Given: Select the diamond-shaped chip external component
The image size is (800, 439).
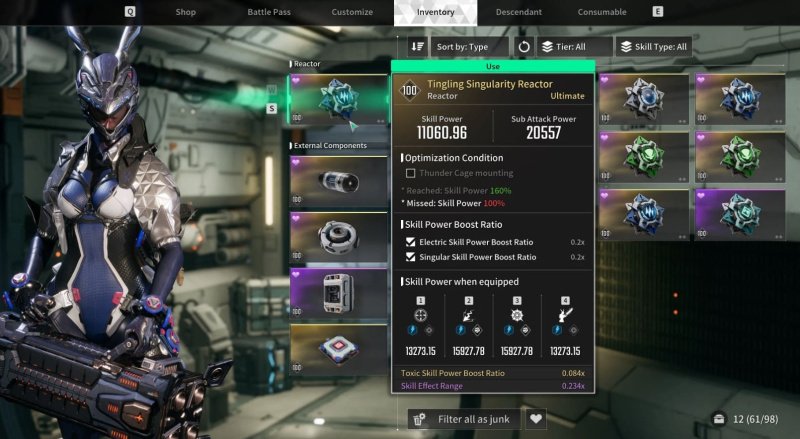Looking at the screenshot, I should coord(338,350).
